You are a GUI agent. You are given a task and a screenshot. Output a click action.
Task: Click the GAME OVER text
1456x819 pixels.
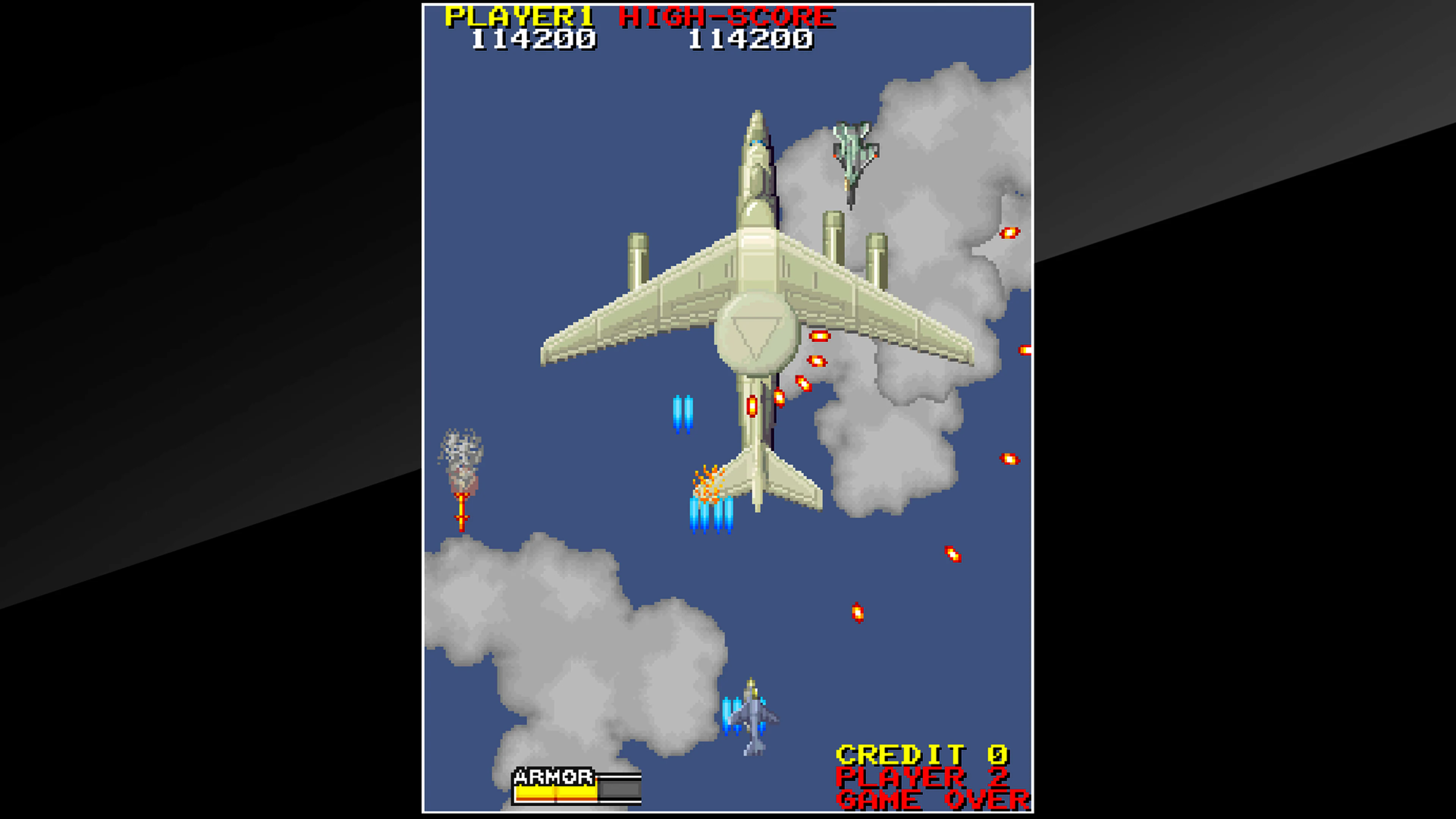(x=933, y=799)
